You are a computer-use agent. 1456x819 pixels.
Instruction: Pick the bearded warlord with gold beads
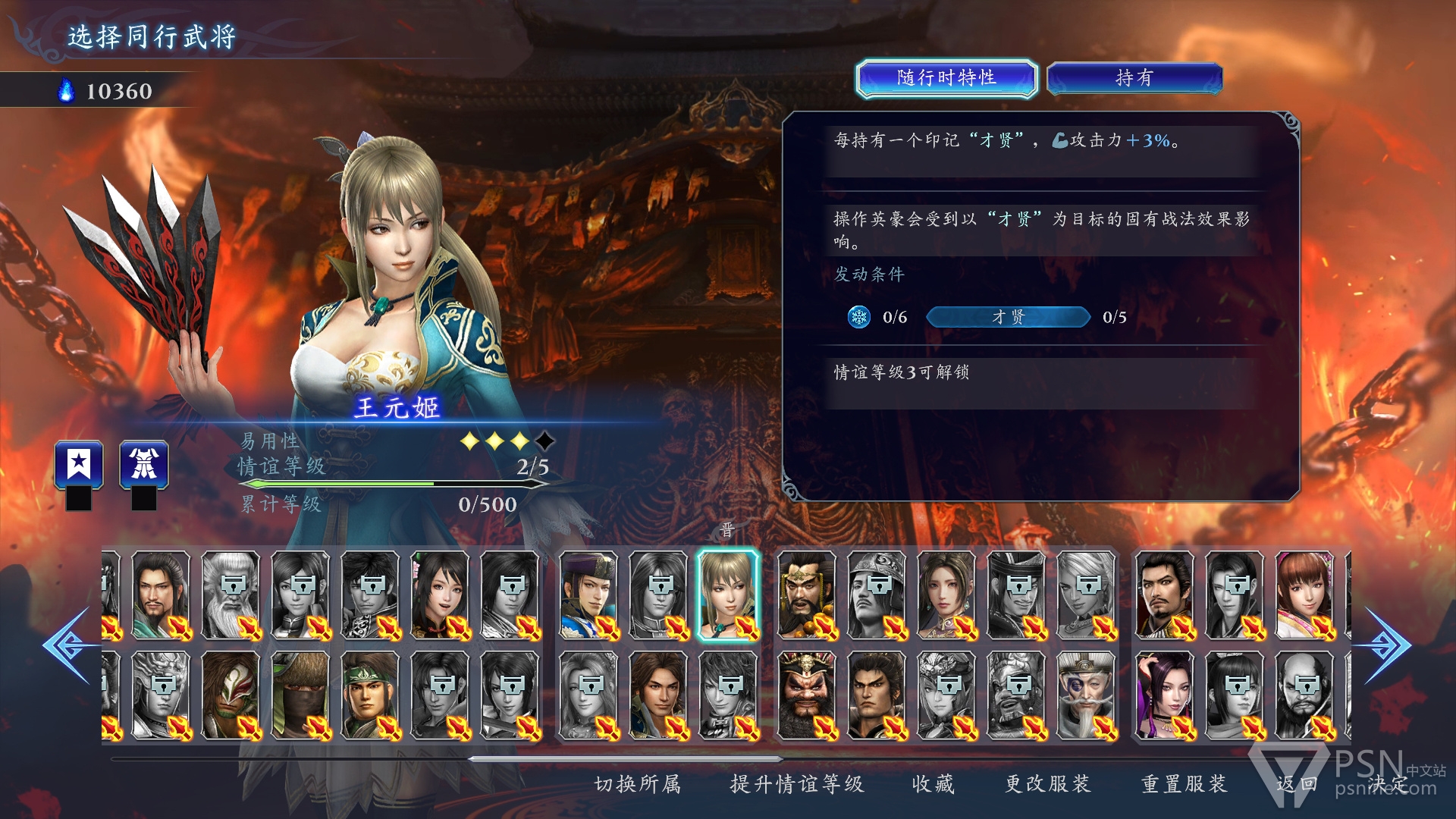(807, 596)
